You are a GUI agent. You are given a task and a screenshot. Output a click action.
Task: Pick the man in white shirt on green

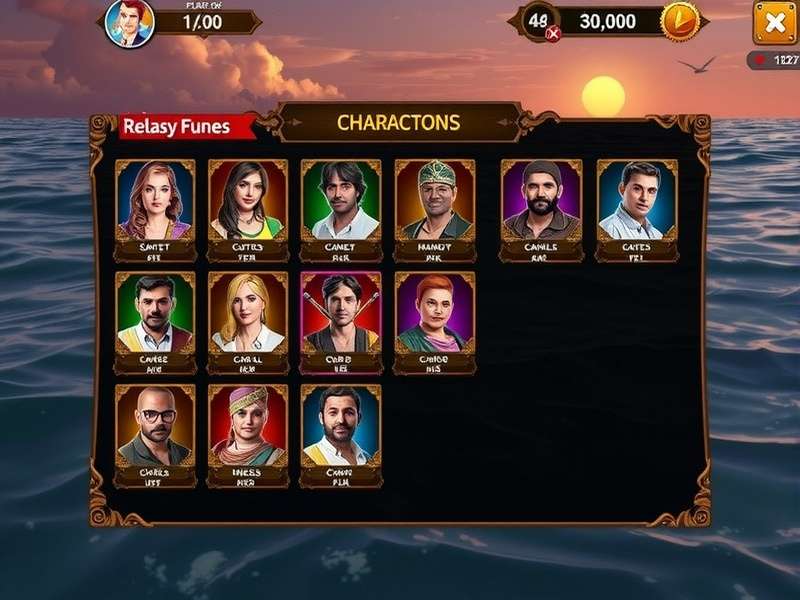pos(340,209)
